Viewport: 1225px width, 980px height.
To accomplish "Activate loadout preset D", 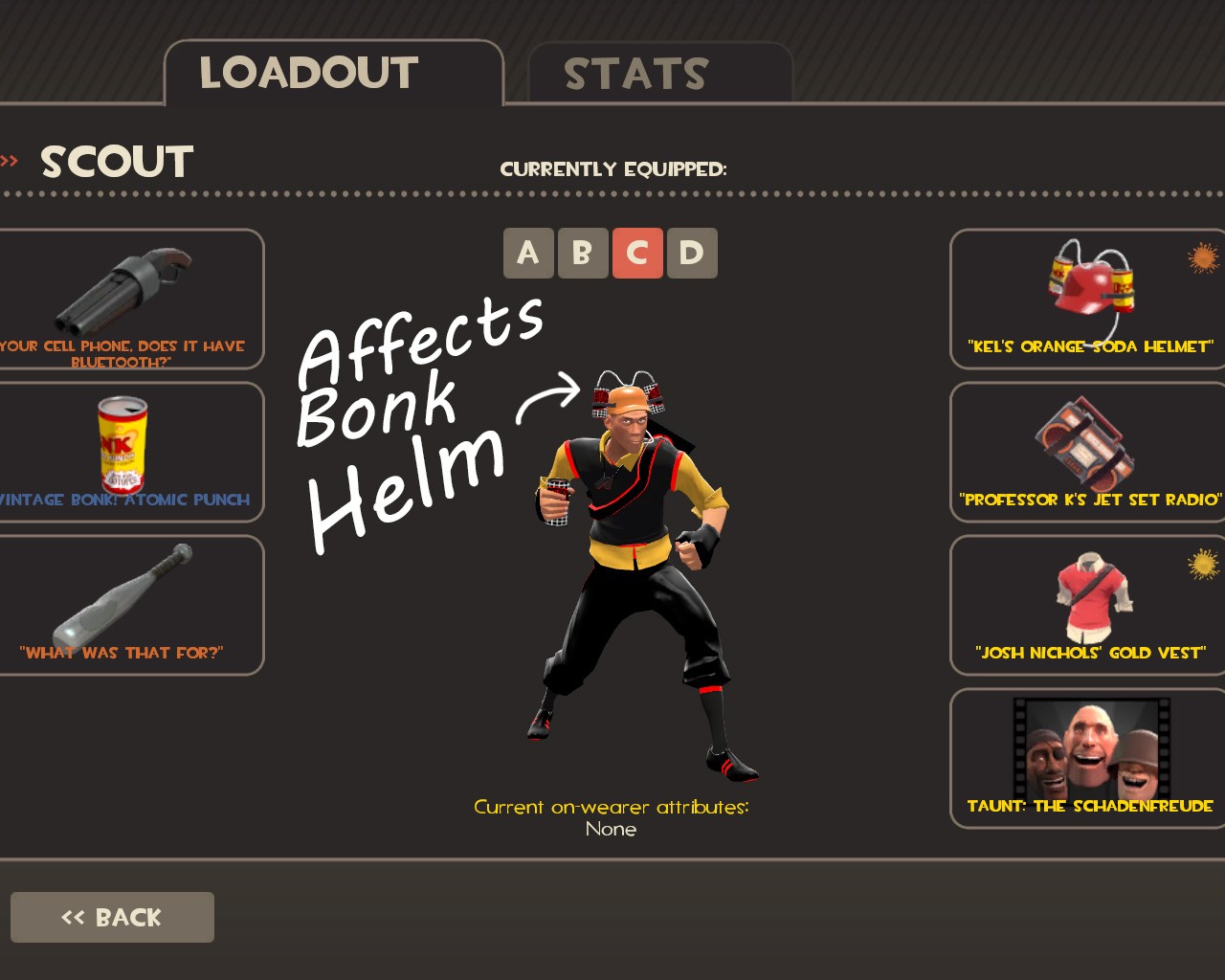I will coord(692,253).
